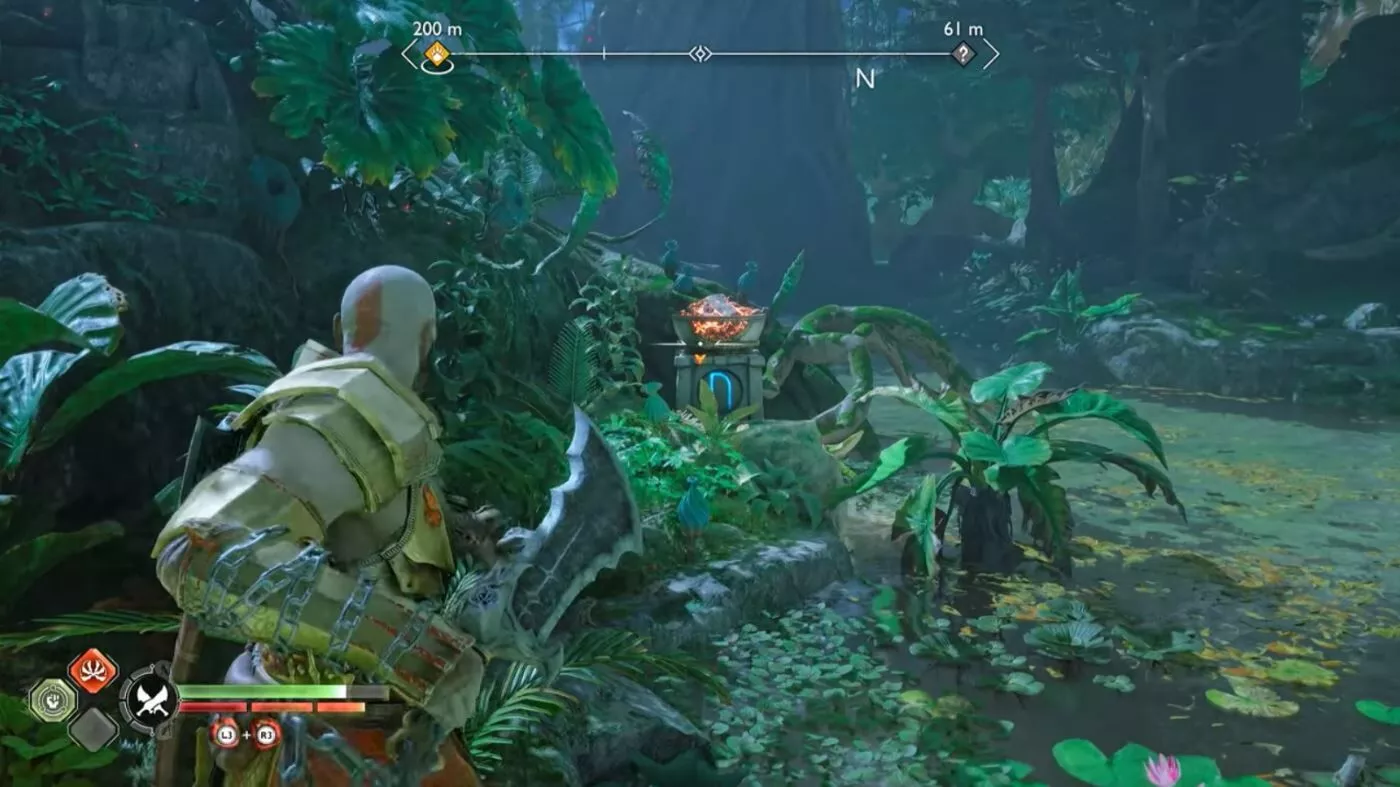This screenshot has height=787, width=1400.
Task: Click the L3 stick button prompt
Action: pos(228,734)
